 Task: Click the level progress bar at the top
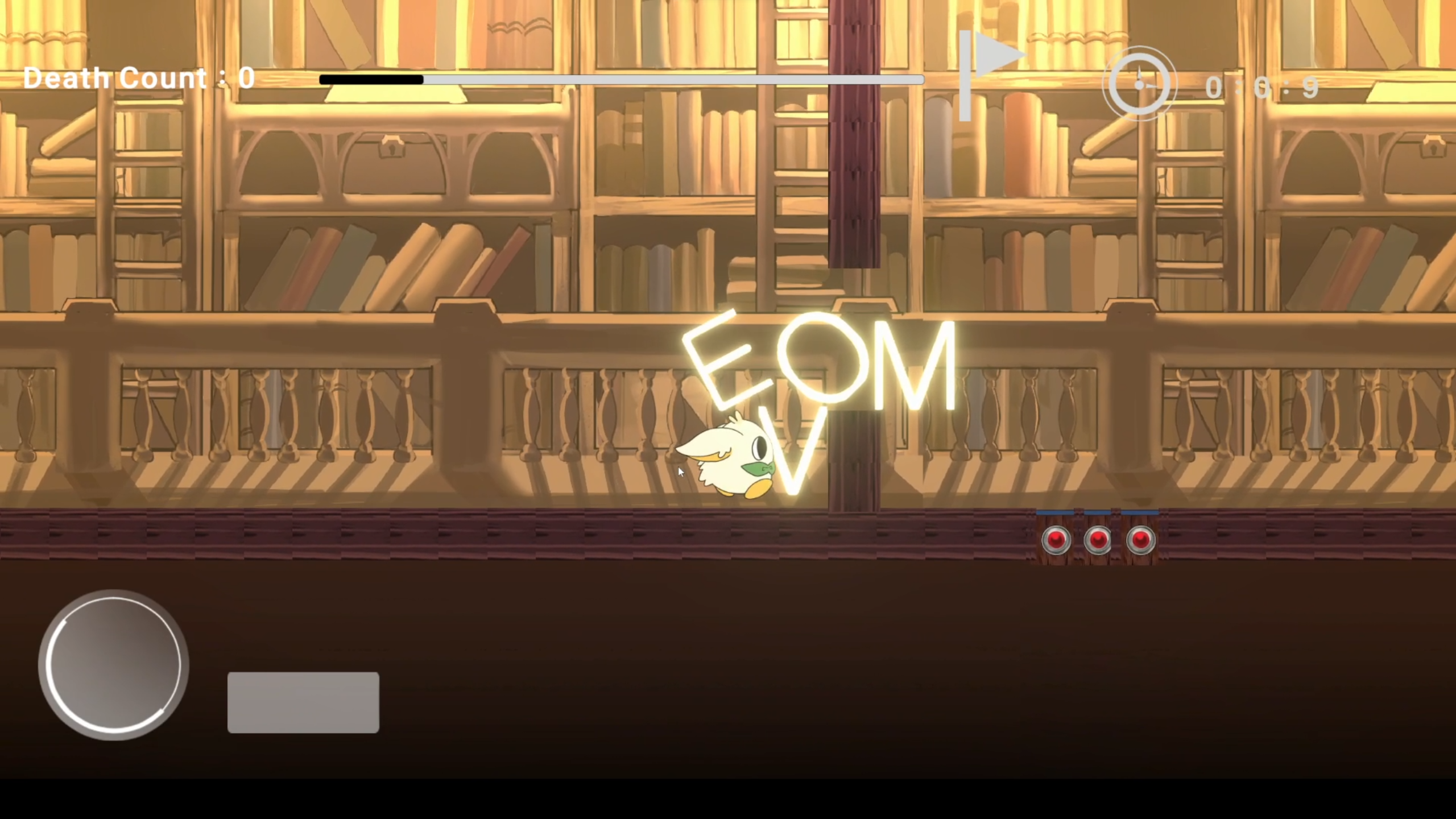click(x=620, y=80)
